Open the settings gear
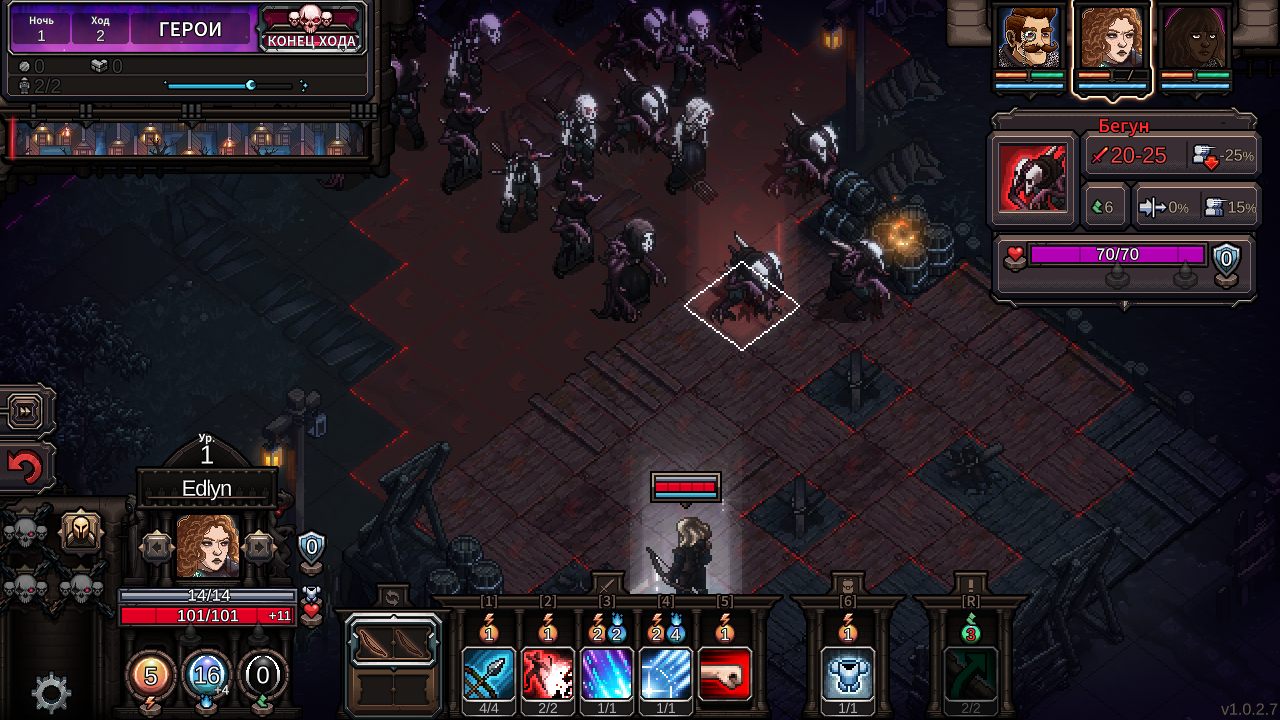1280x720 pixels. (51, 692)
